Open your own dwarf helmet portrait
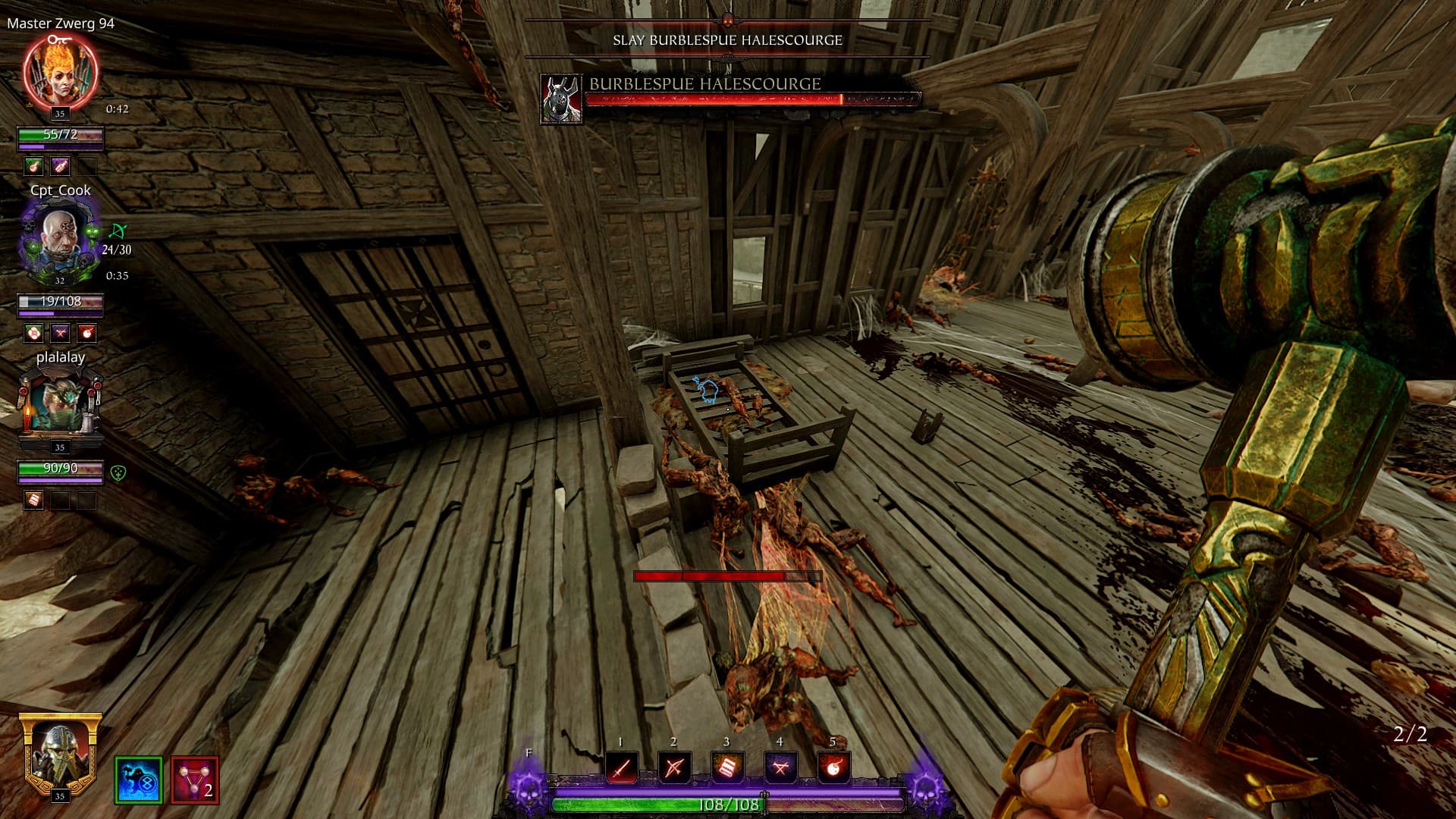The width and height of the screenshot is (1456, 819). (x=60, y=754)
